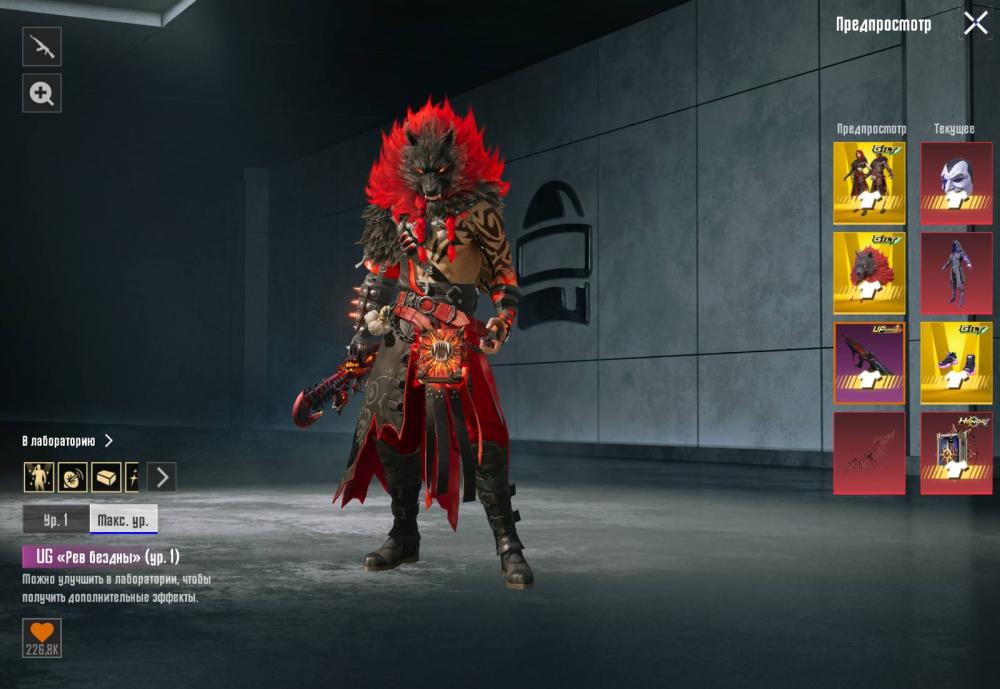Switch to the "Ур. 1" tab
Viewport: 1000px width, 689px height.
pos(56,520)
